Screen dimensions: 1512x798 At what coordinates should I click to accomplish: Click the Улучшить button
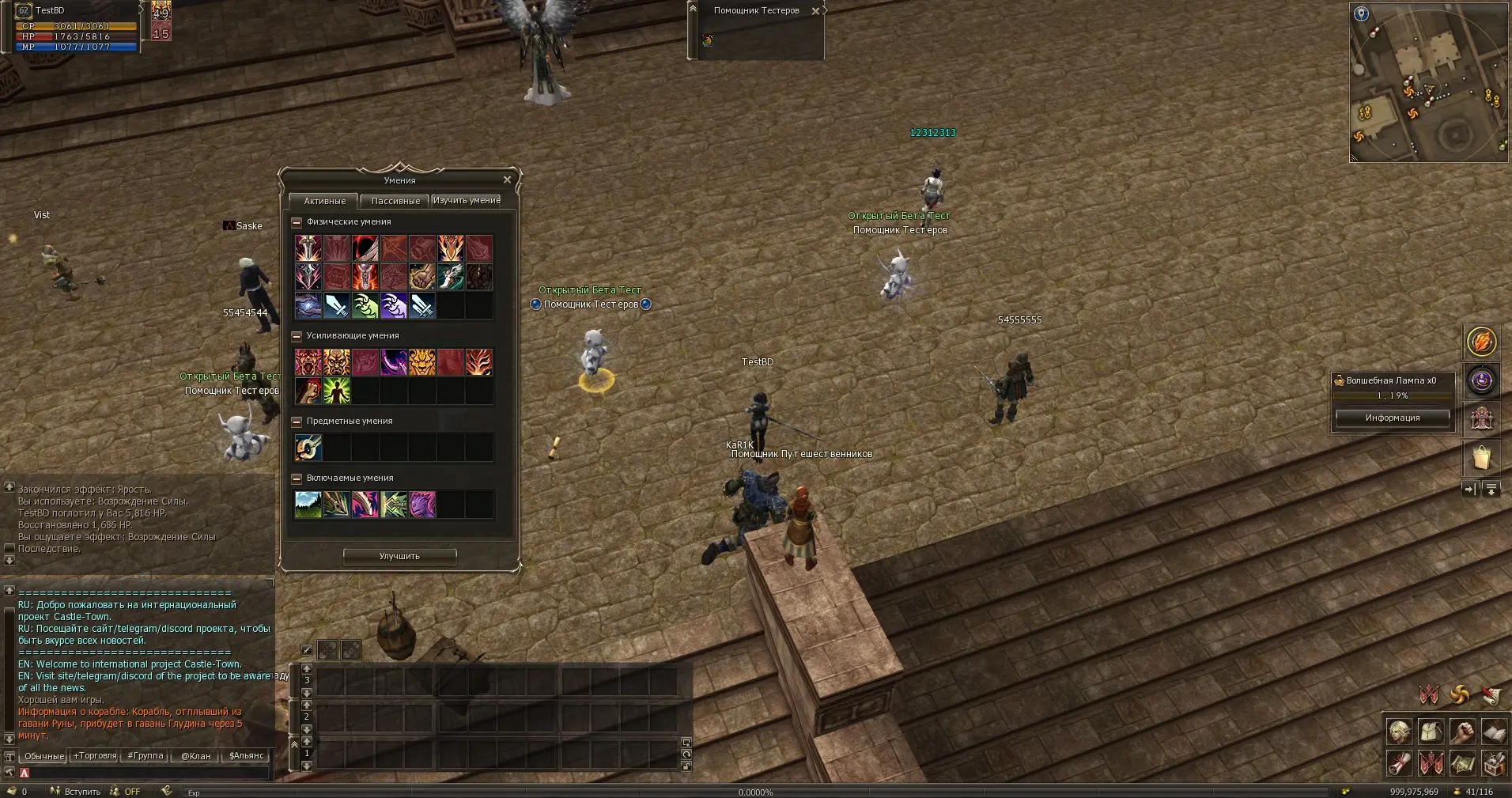[x=399, y=556]
